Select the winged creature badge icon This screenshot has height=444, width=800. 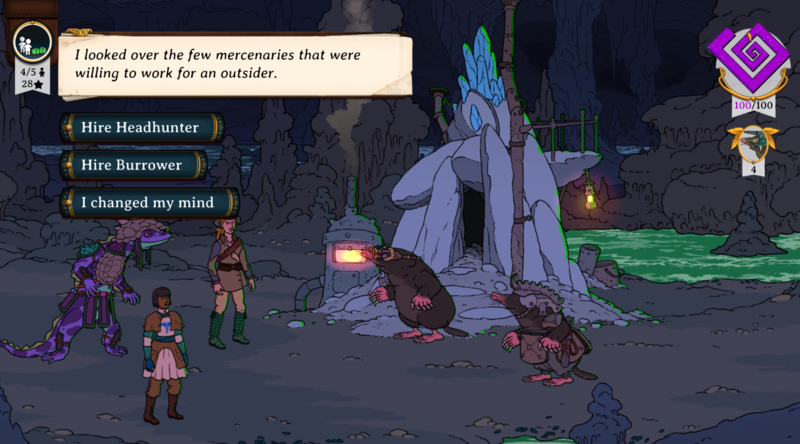(x=751, y=142)
